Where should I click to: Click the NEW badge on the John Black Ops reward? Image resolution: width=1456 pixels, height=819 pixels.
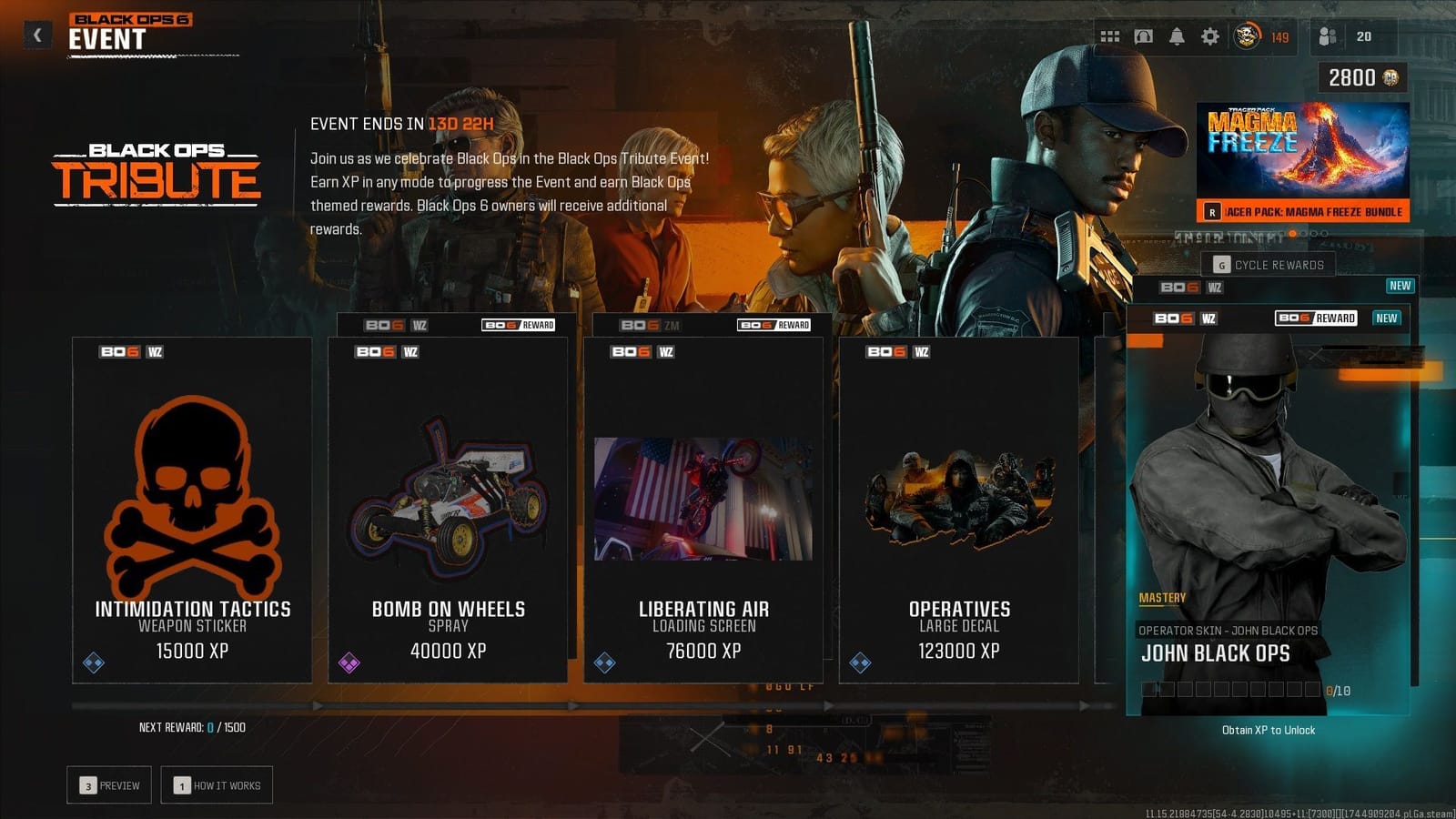point(1385,318)
